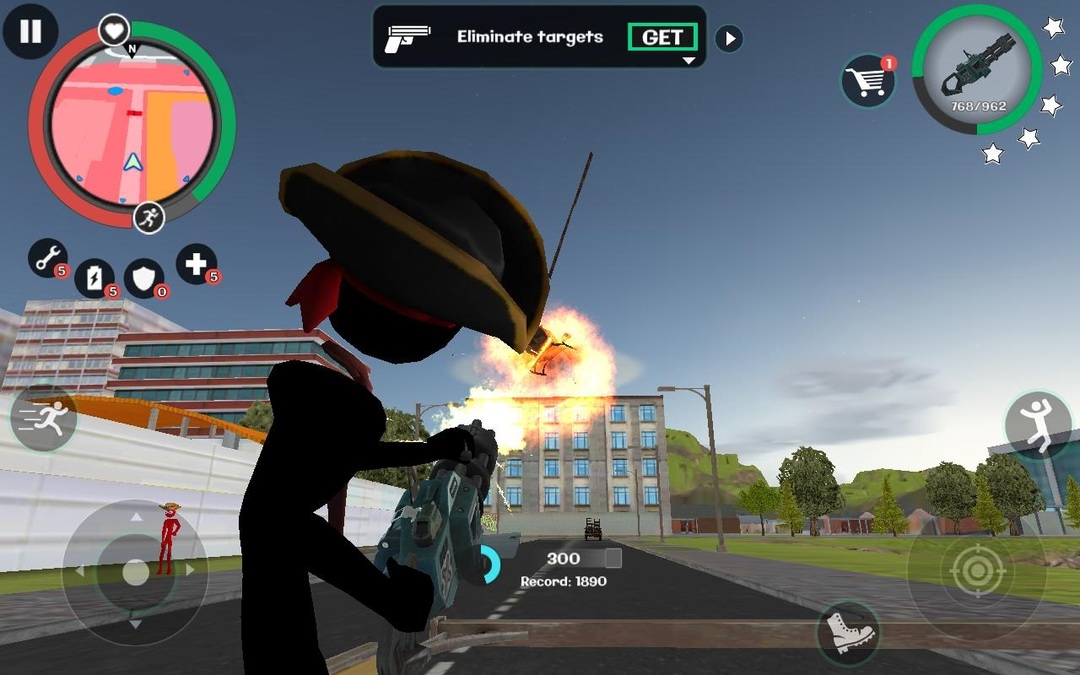
Task: Fire weapon with the crosshair button
Action: click(x=975, y=572)
